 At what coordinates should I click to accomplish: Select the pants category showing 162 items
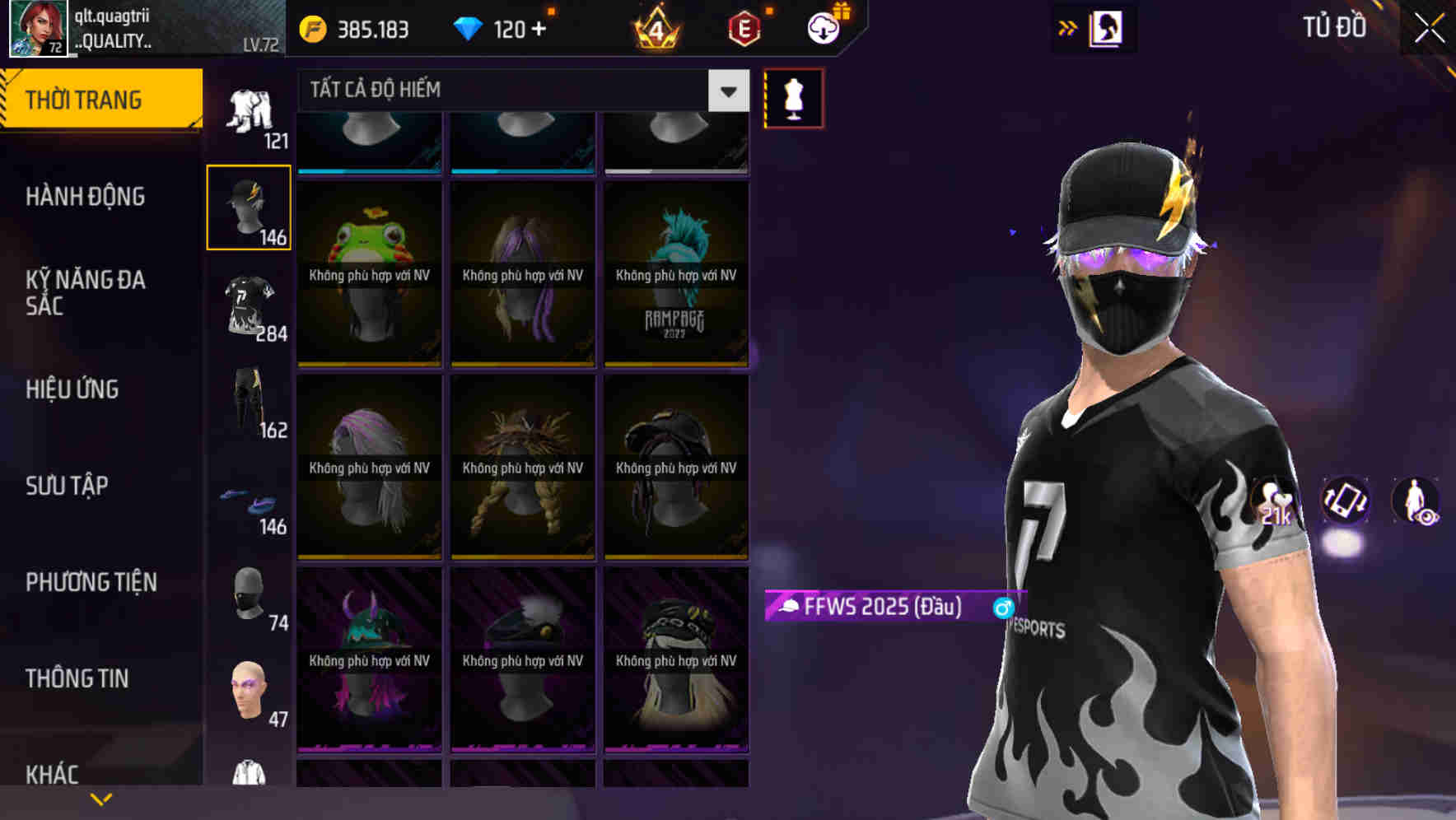tap(249, 403)
